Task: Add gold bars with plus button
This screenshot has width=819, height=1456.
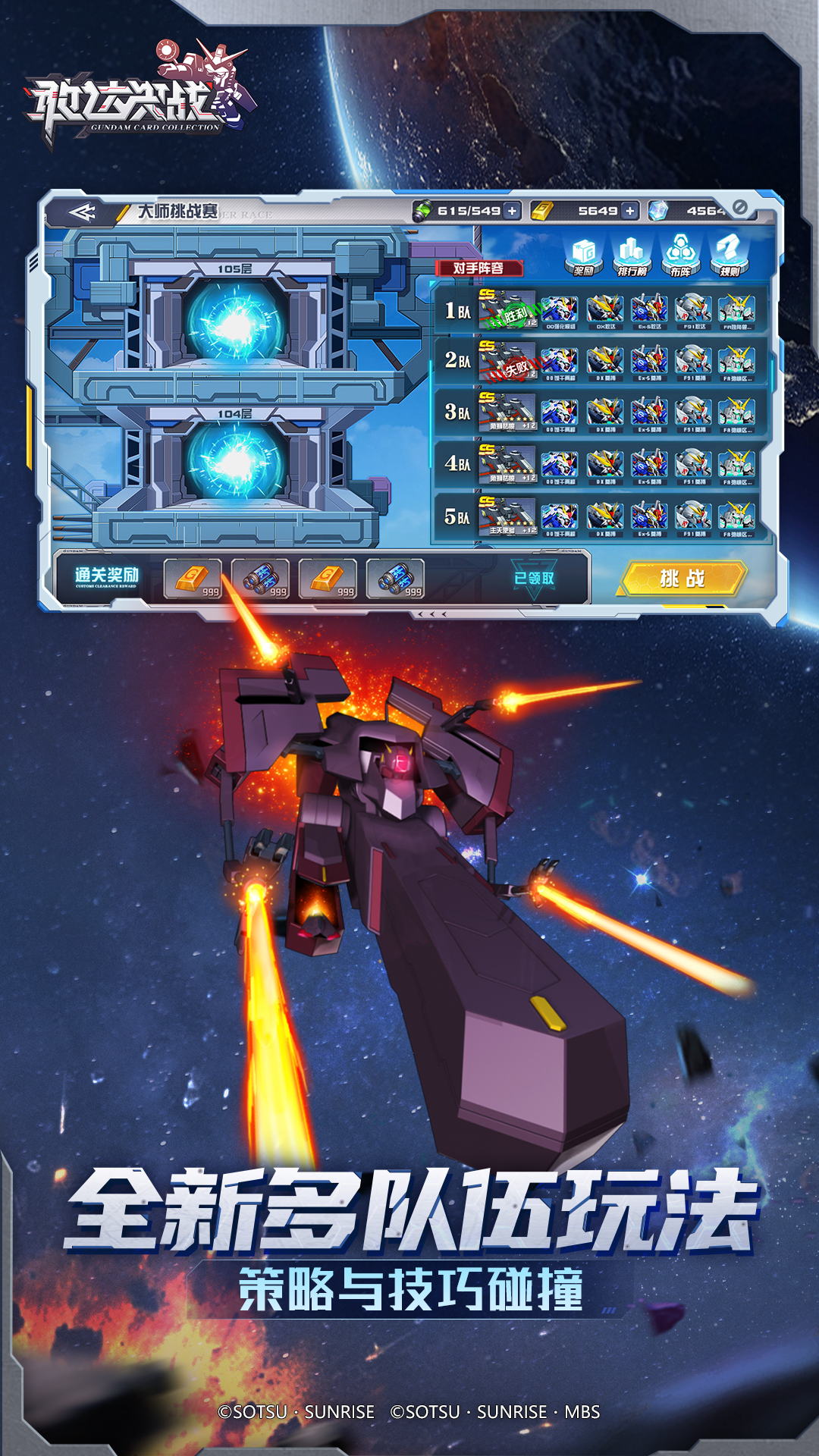Action: coord(629,211)
